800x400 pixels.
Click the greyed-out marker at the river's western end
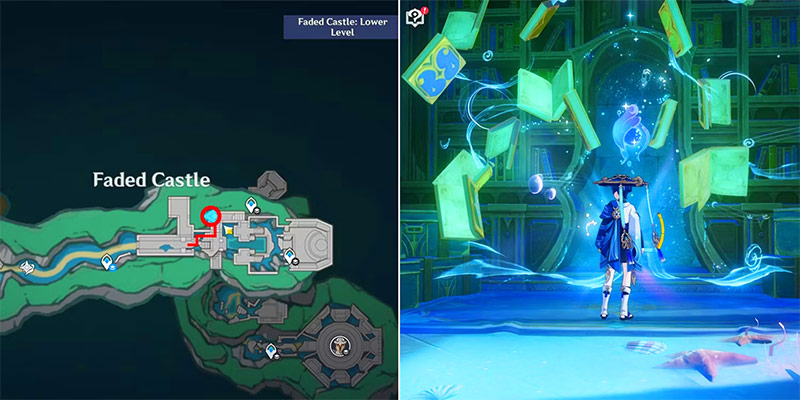click(28, 268)
